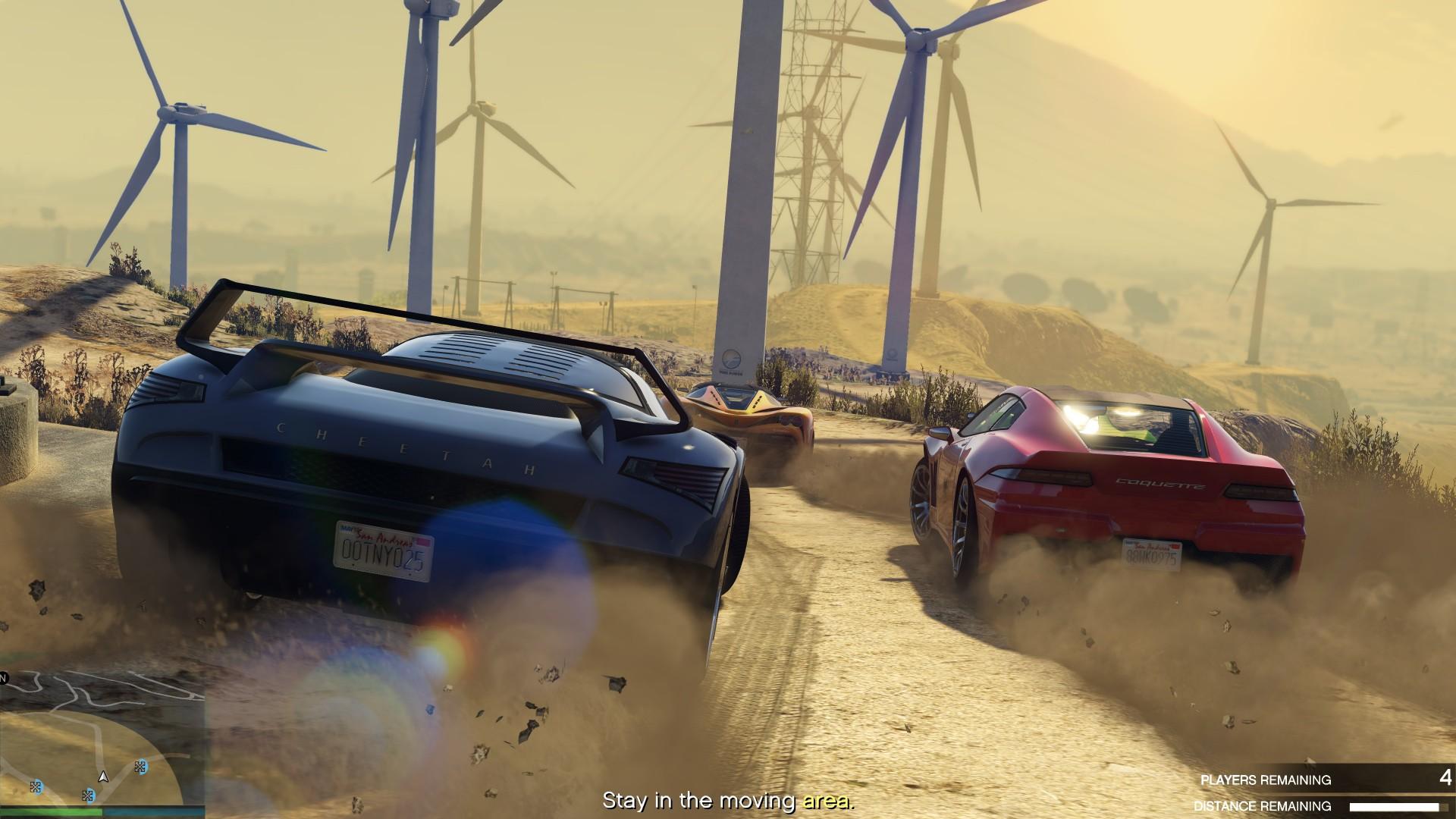The image size is (1456, 819).
Task: Select the upper-right player blip on the minimap
Action: point(140,767)
